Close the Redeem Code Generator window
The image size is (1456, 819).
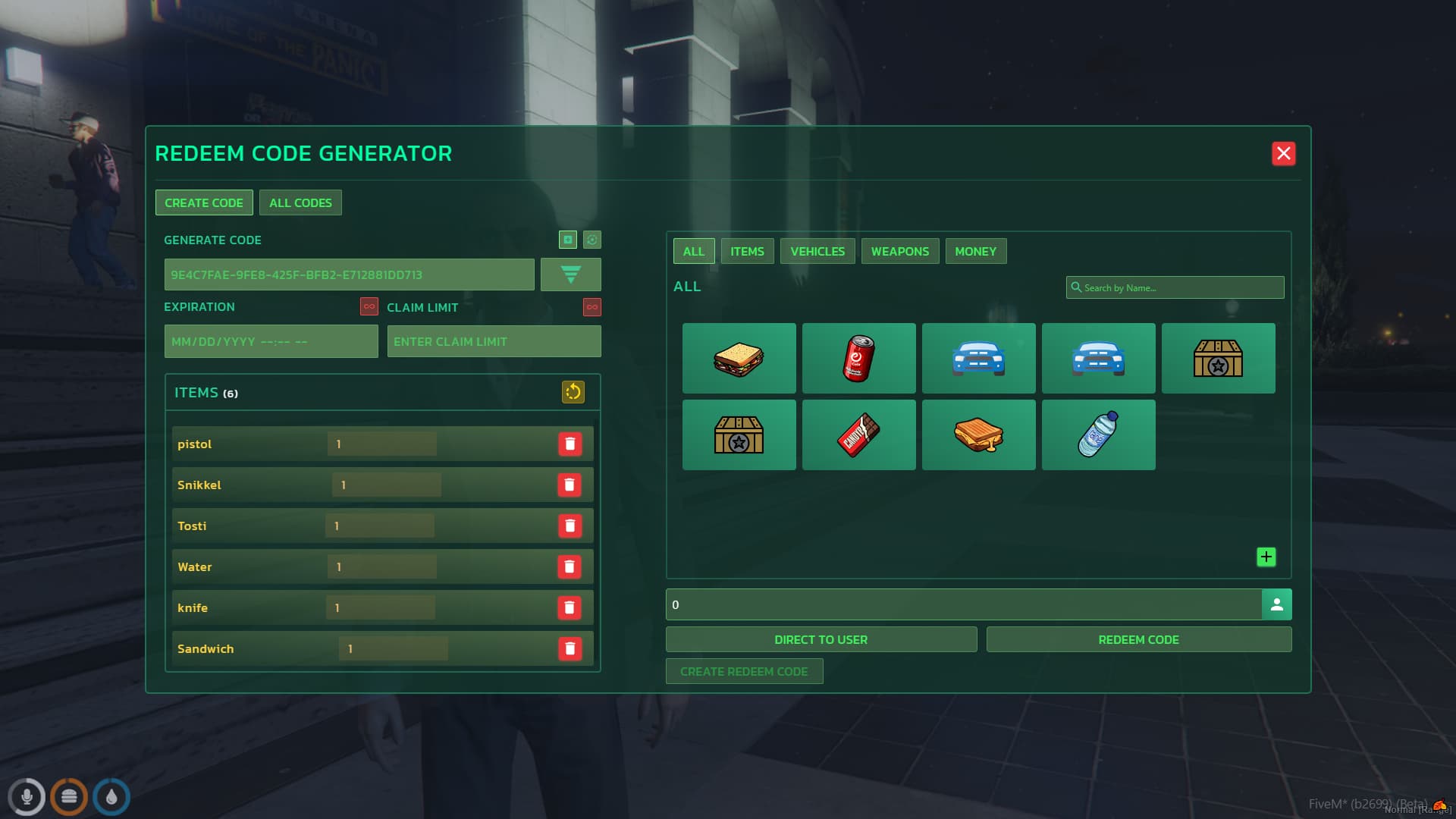pyautogui.click(x=1283, y=154)
